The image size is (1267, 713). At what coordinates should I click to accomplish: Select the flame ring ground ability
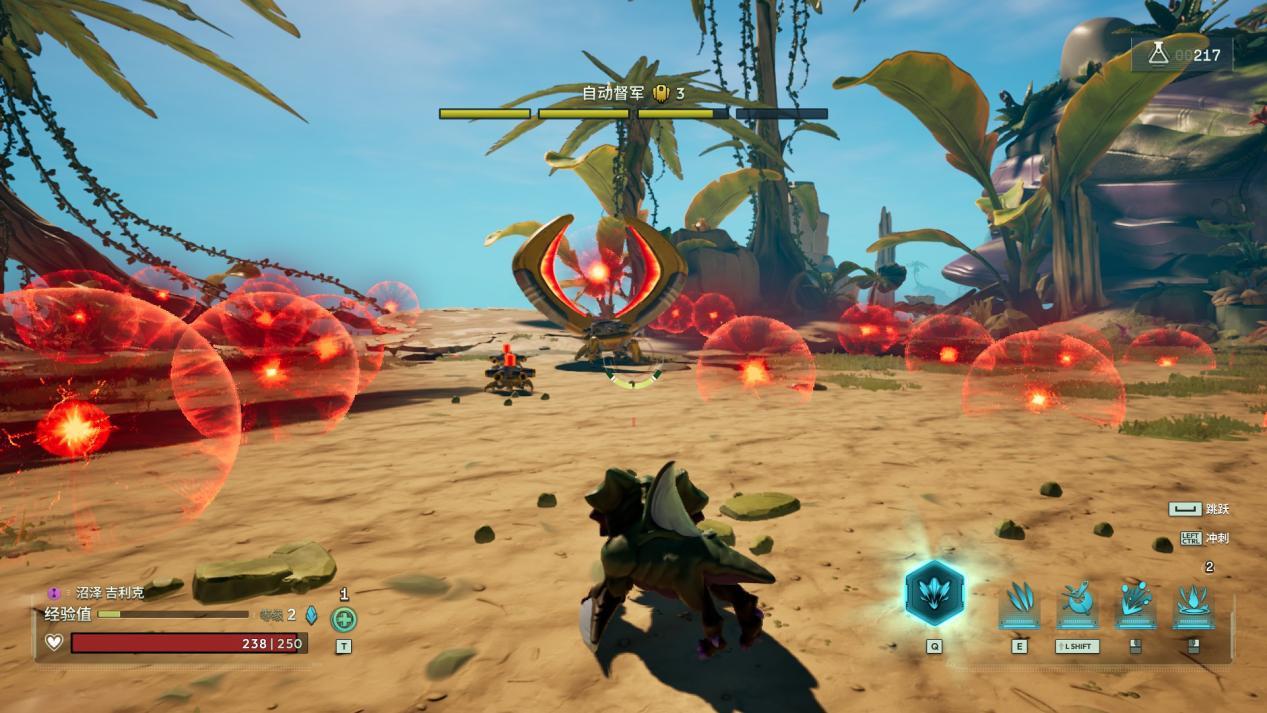click(1193, 605)
